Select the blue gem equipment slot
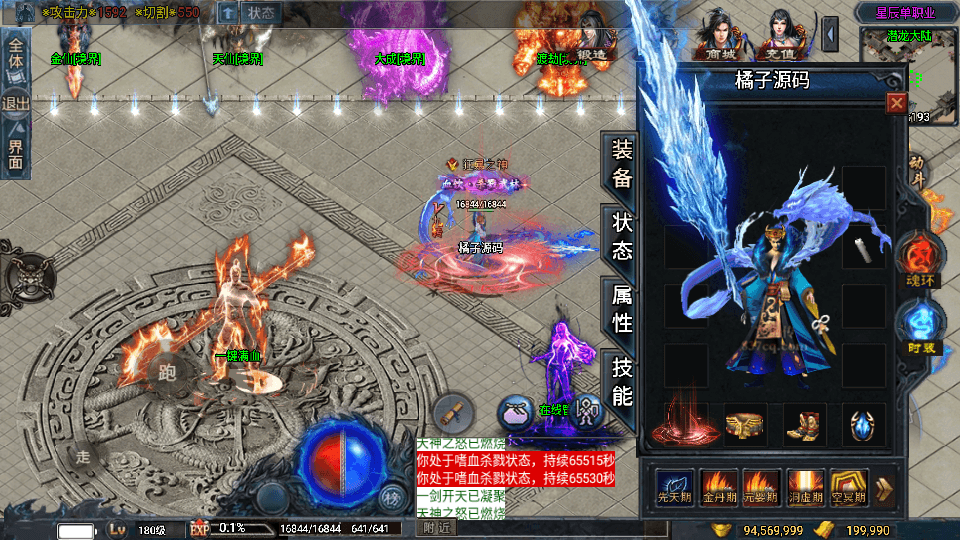960x540 pixels. pyautogui.click(x=861, y=424)
